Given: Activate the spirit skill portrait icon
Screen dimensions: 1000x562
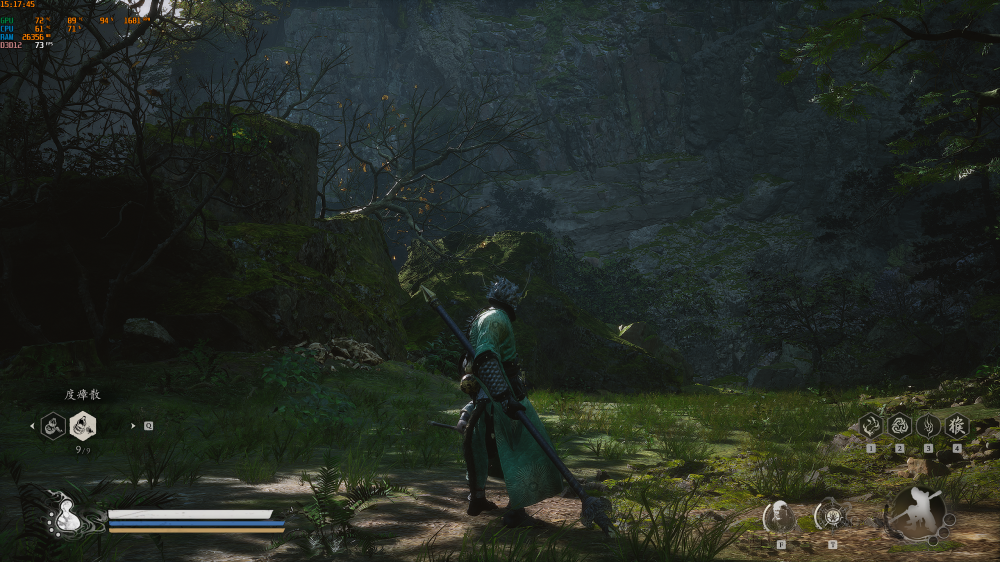Looking at the screenshot, I should point(780,516).
